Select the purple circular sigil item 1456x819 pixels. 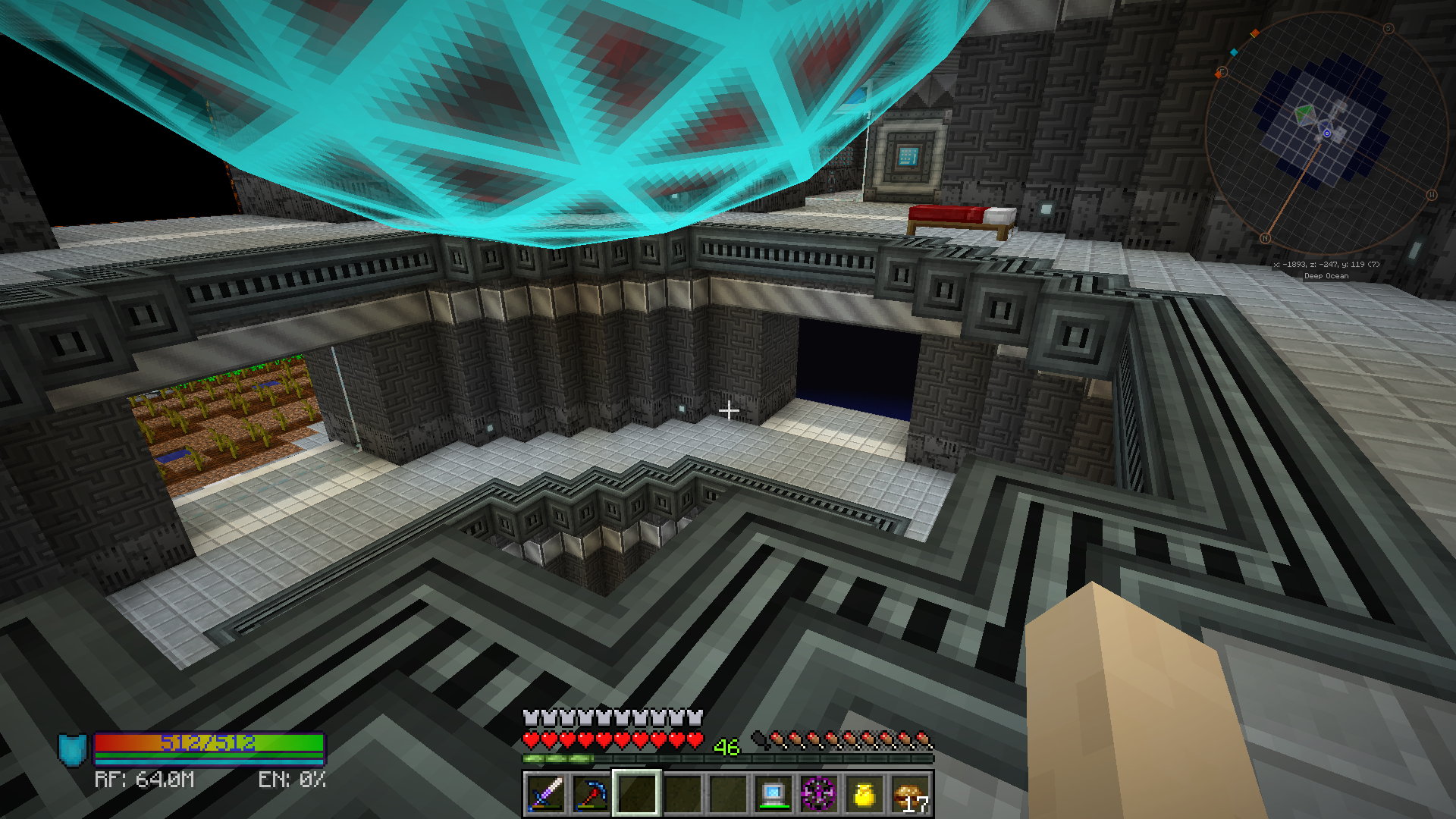(x=819, y=794)
